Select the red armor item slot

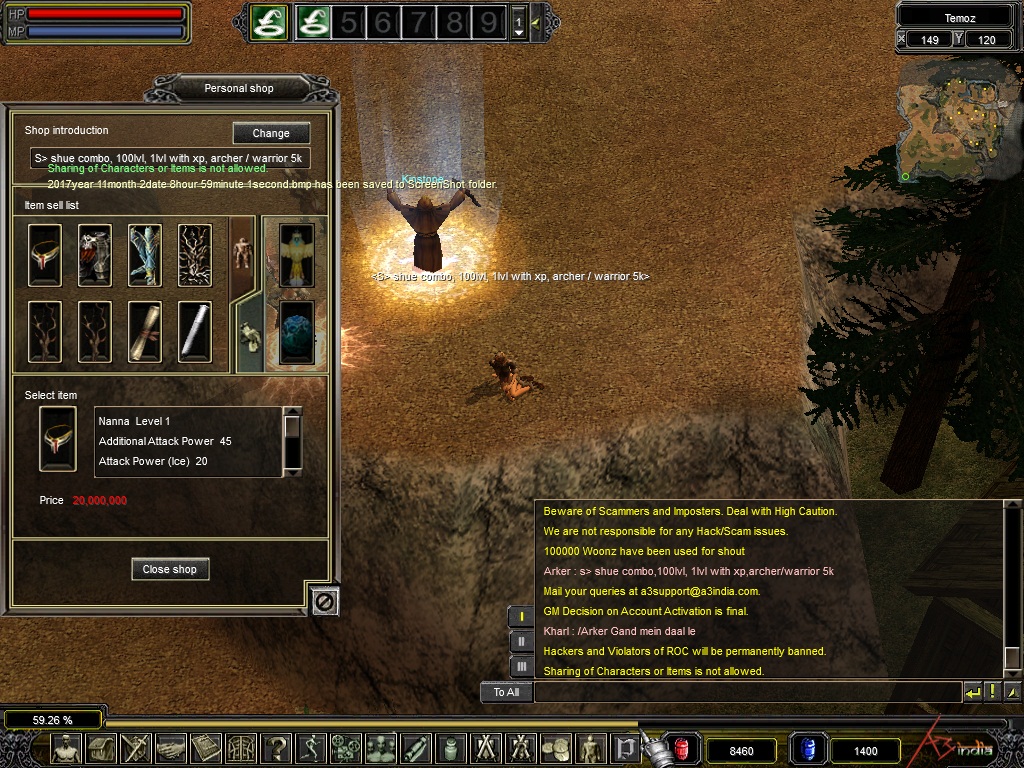tap(95, 255)
